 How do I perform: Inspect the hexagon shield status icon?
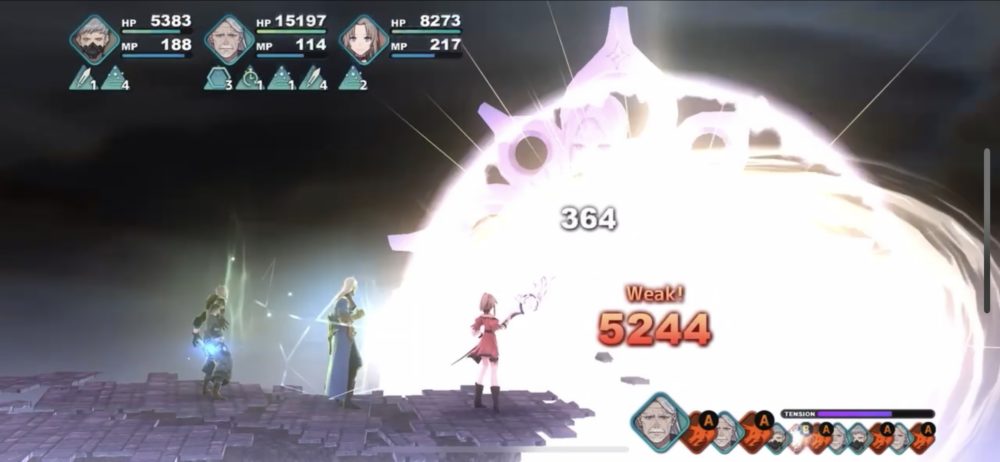point(216,78)
